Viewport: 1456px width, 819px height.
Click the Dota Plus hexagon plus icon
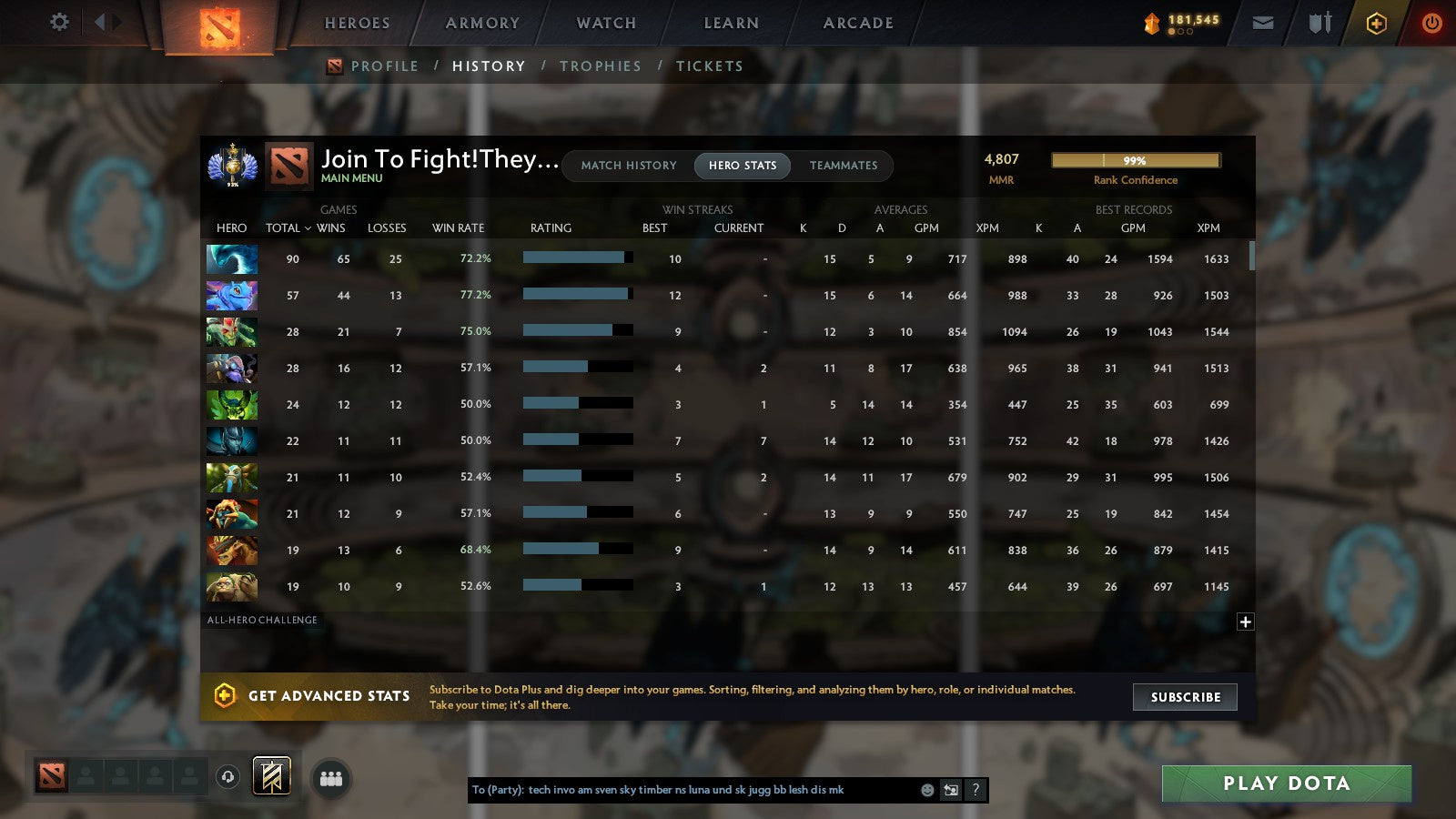(1375, 23)
